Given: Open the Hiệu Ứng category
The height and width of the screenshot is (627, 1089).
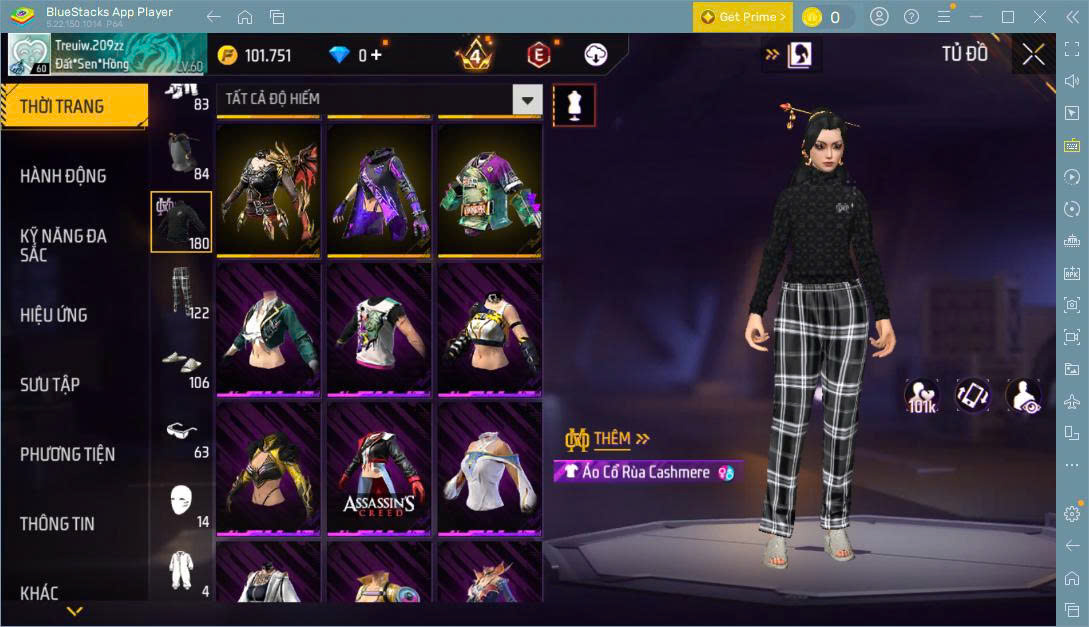Looking at the screenshot, I should [x=54, y=315].
